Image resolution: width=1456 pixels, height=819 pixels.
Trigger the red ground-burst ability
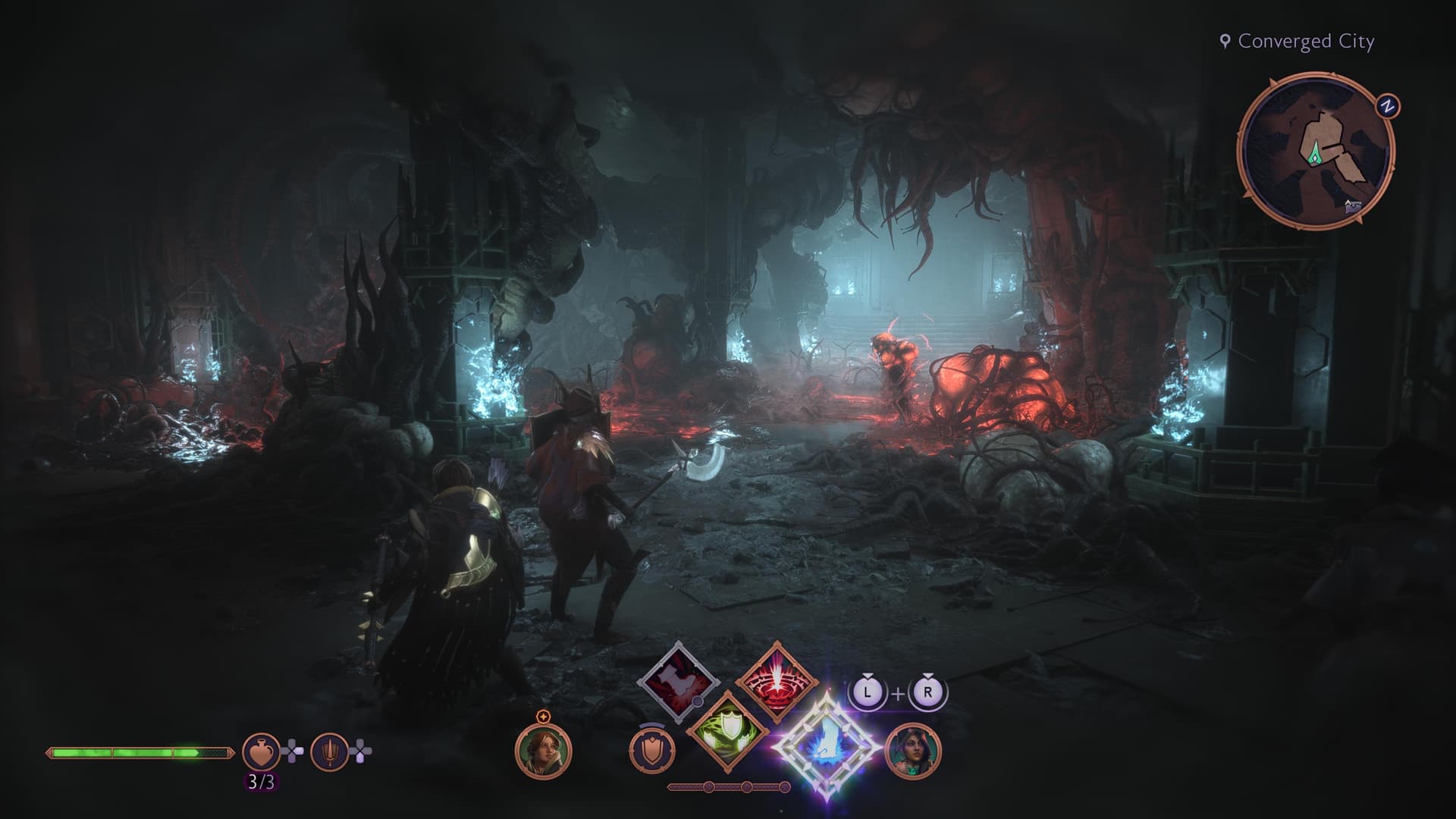tap(774, 682)
